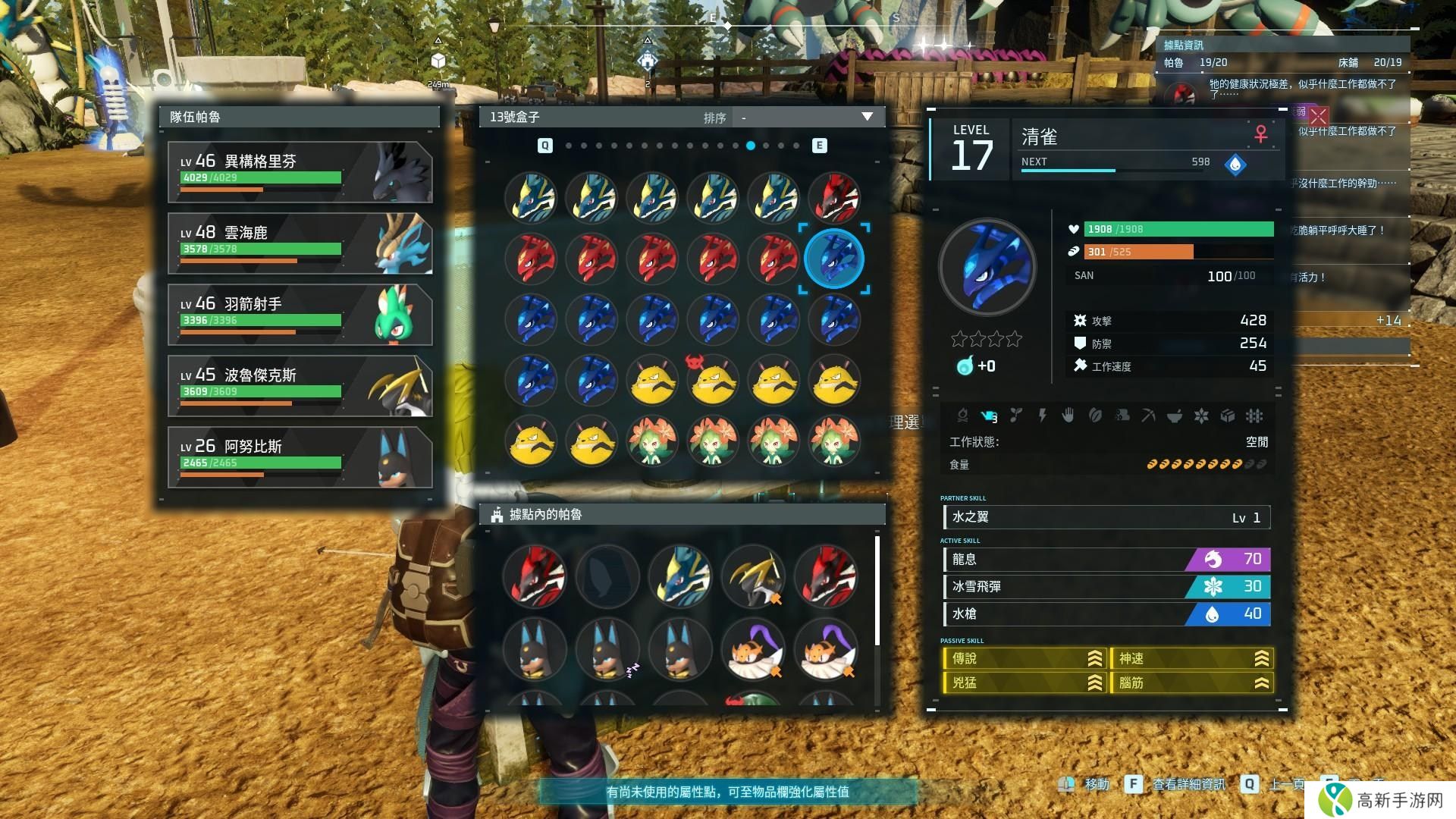Choose 羽箭射手 in the party list
Screen dimensions: 1456x819
[300, 315]
